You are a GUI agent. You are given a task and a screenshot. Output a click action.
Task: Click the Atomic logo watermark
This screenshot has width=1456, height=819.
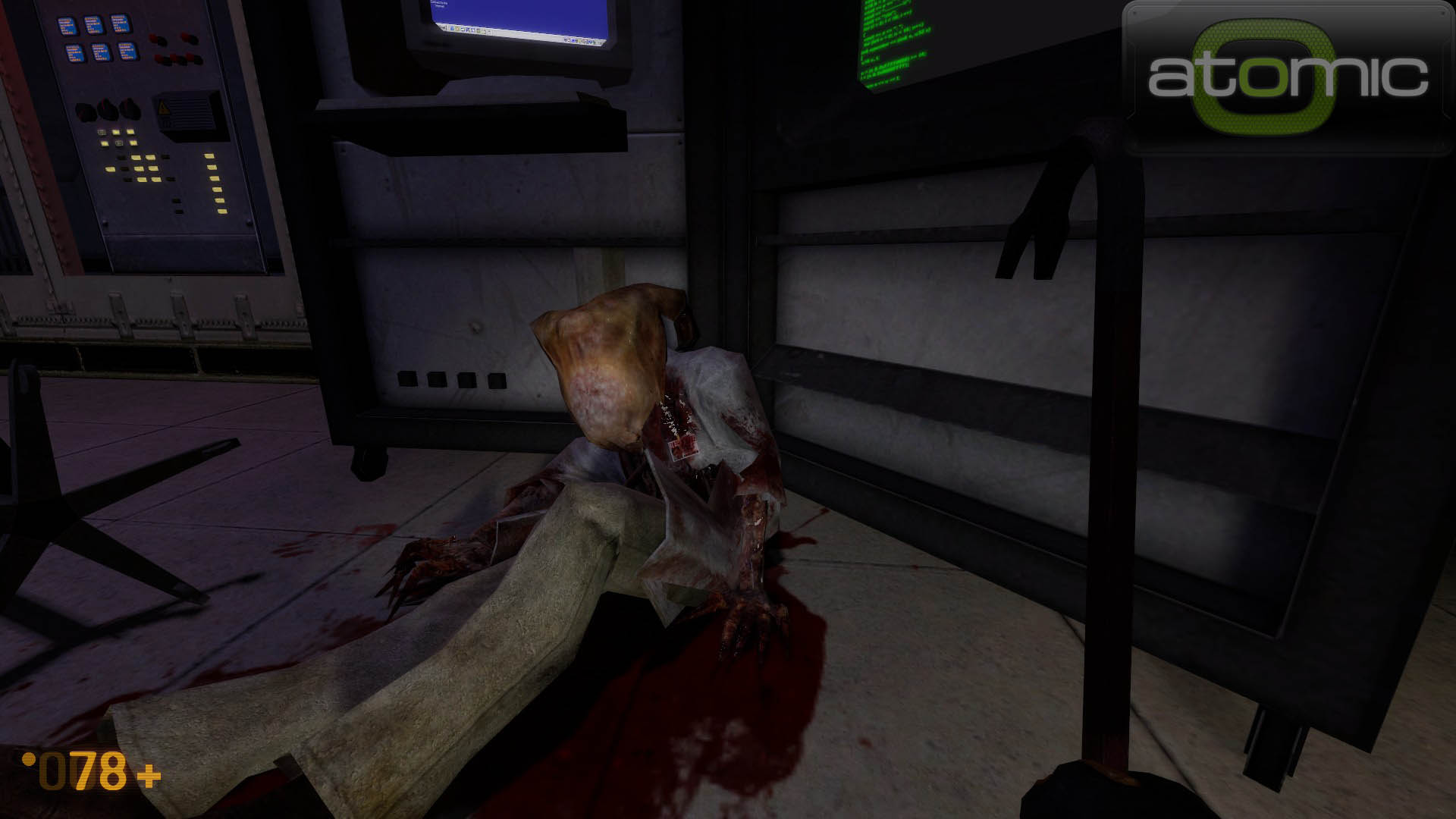click(1288, 77)
